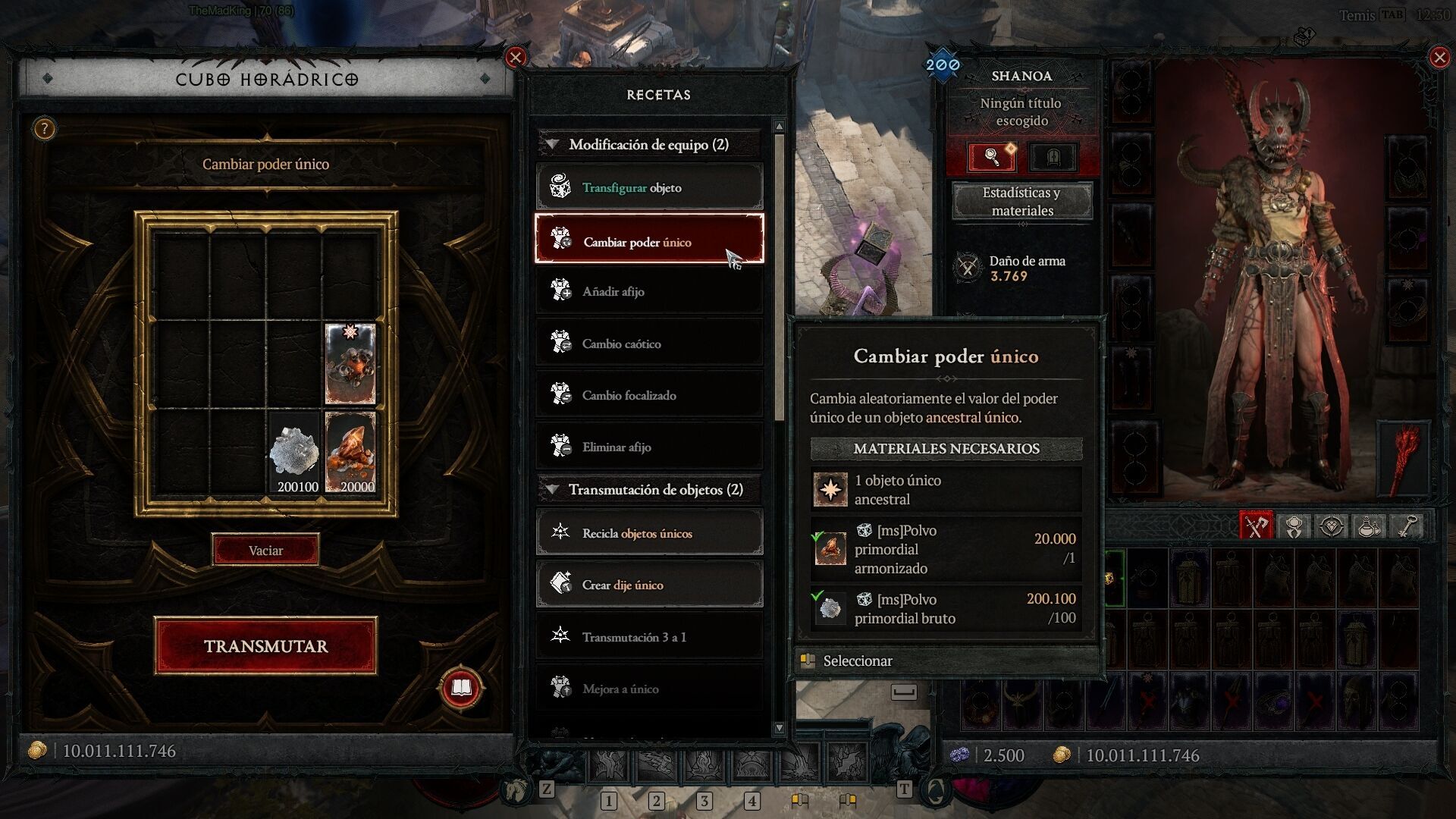Open the Recicla objetos únicos recipe
This screenshot has height=819, width=1456.
pos(649,533)
